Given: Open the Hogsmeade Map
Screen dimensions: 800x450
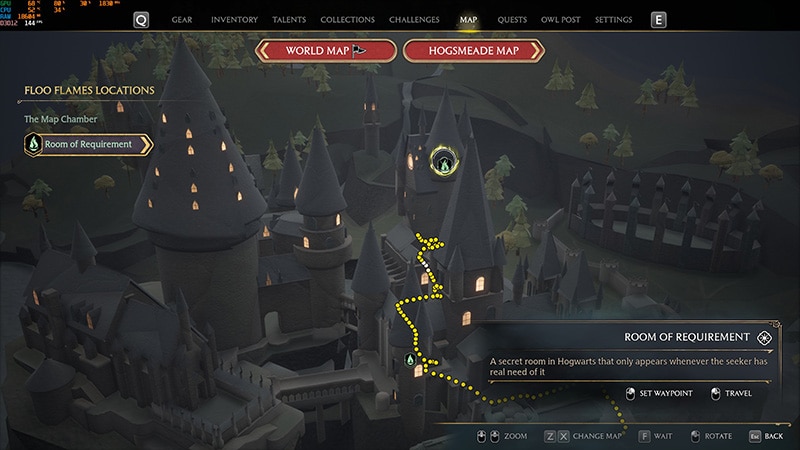Looking at the screenshot, I should pyautogui.click(x=473, y=50).
